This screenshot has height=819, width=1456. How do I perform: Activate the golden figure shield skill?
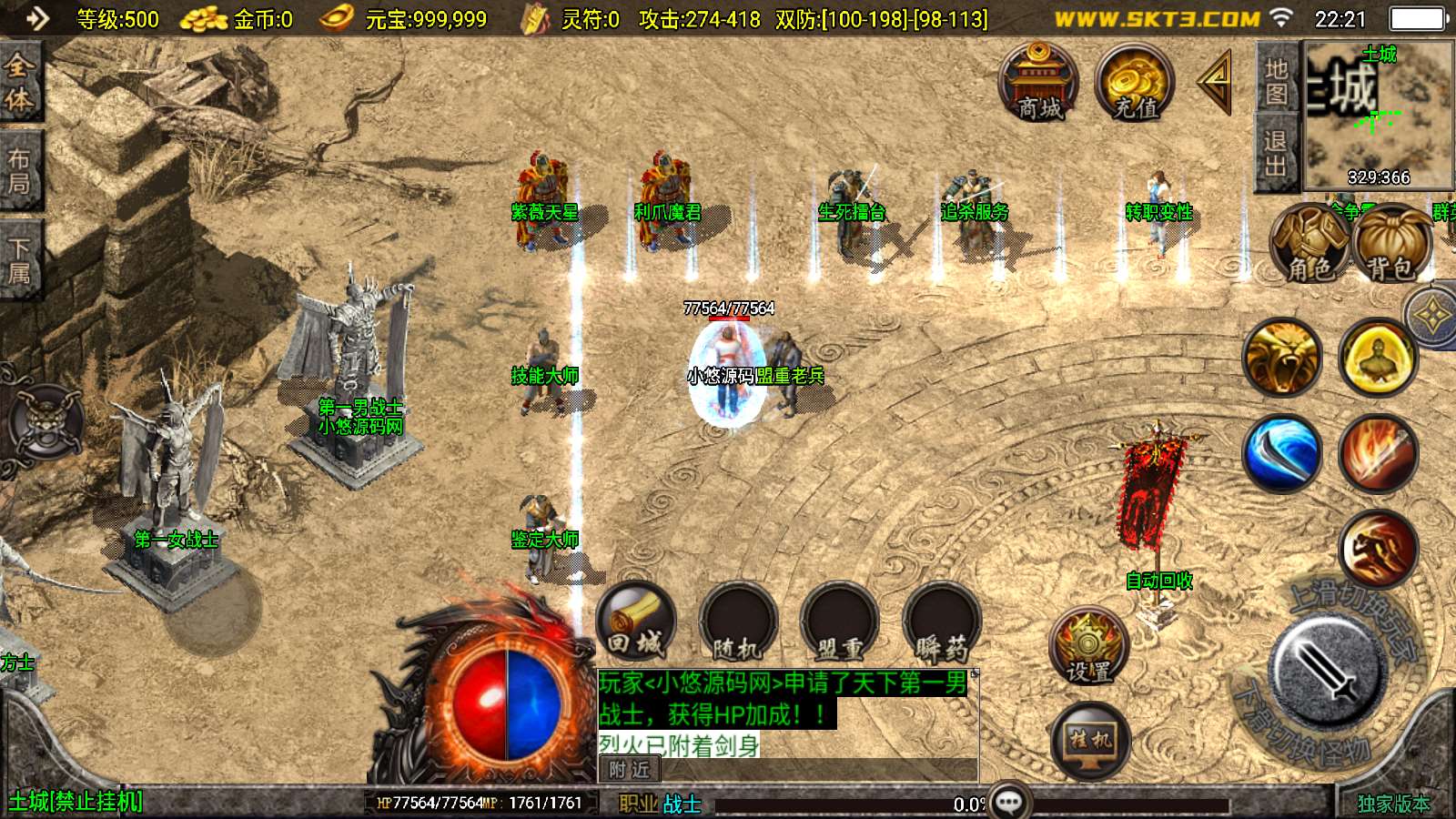coord(1378,358)
